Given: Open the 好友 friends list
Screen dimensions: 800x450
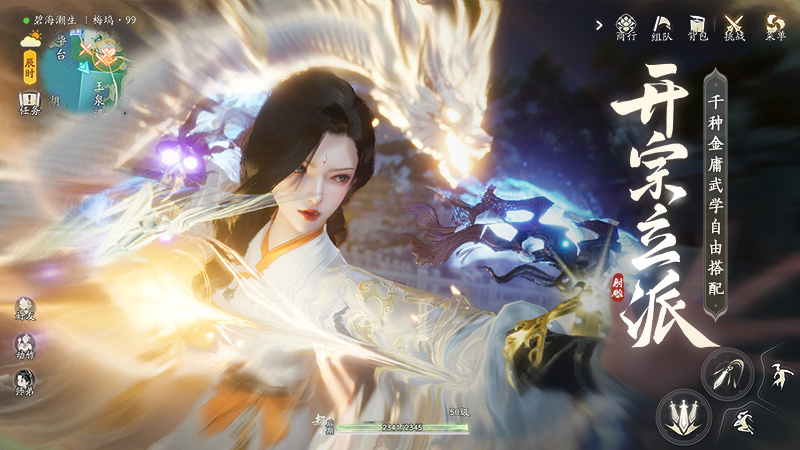Looking at the screenshot, I should tap(24, 310).
